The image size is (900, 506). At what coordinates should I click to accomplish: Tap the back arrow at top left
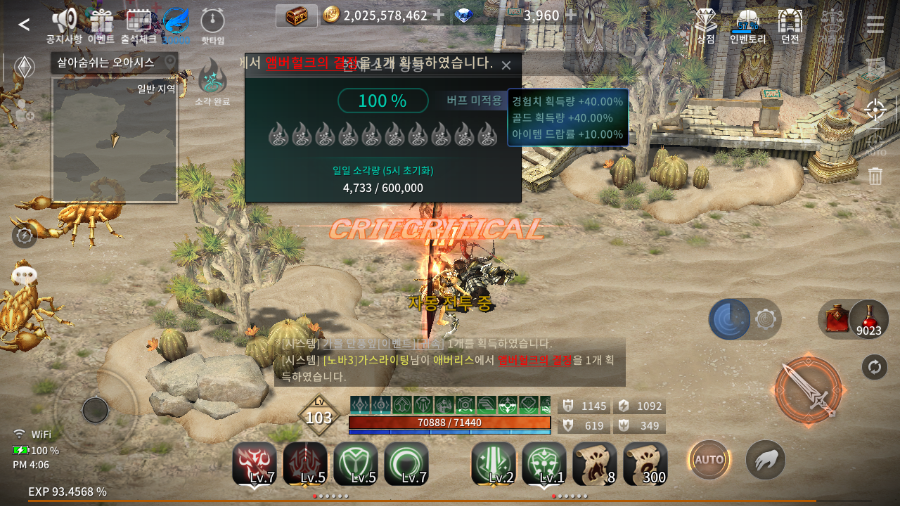click(x=24, y=24)
